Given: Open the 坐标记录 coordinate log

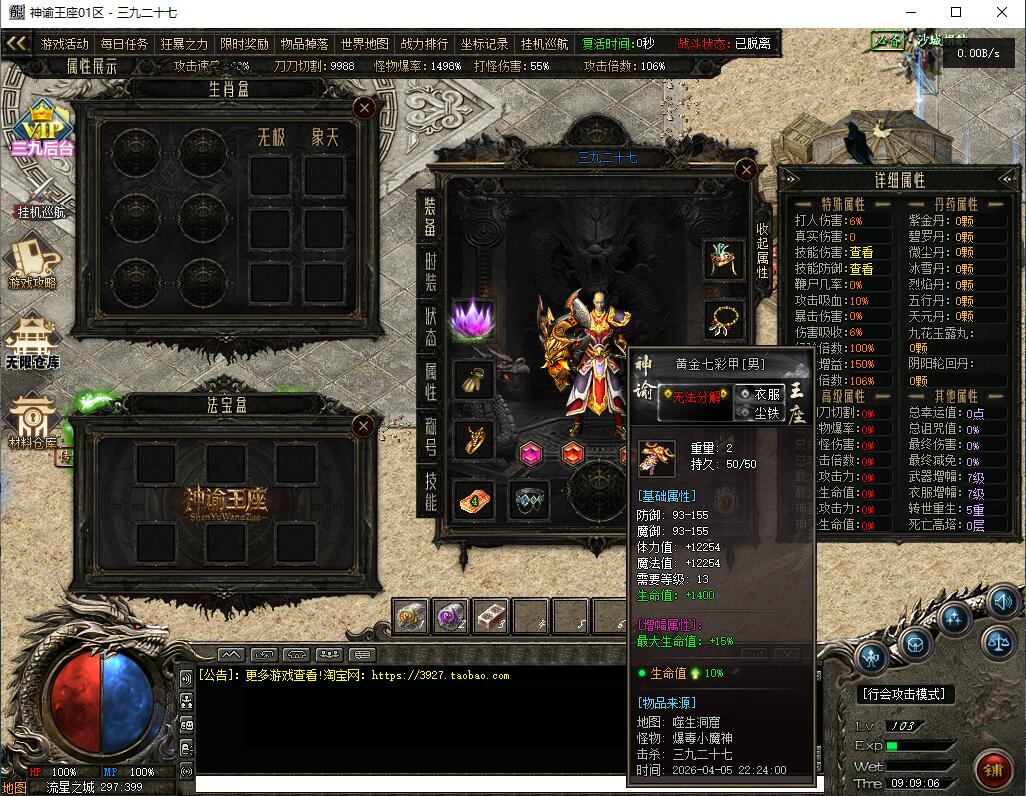Looking at the screenshot, I should (484, 44).
